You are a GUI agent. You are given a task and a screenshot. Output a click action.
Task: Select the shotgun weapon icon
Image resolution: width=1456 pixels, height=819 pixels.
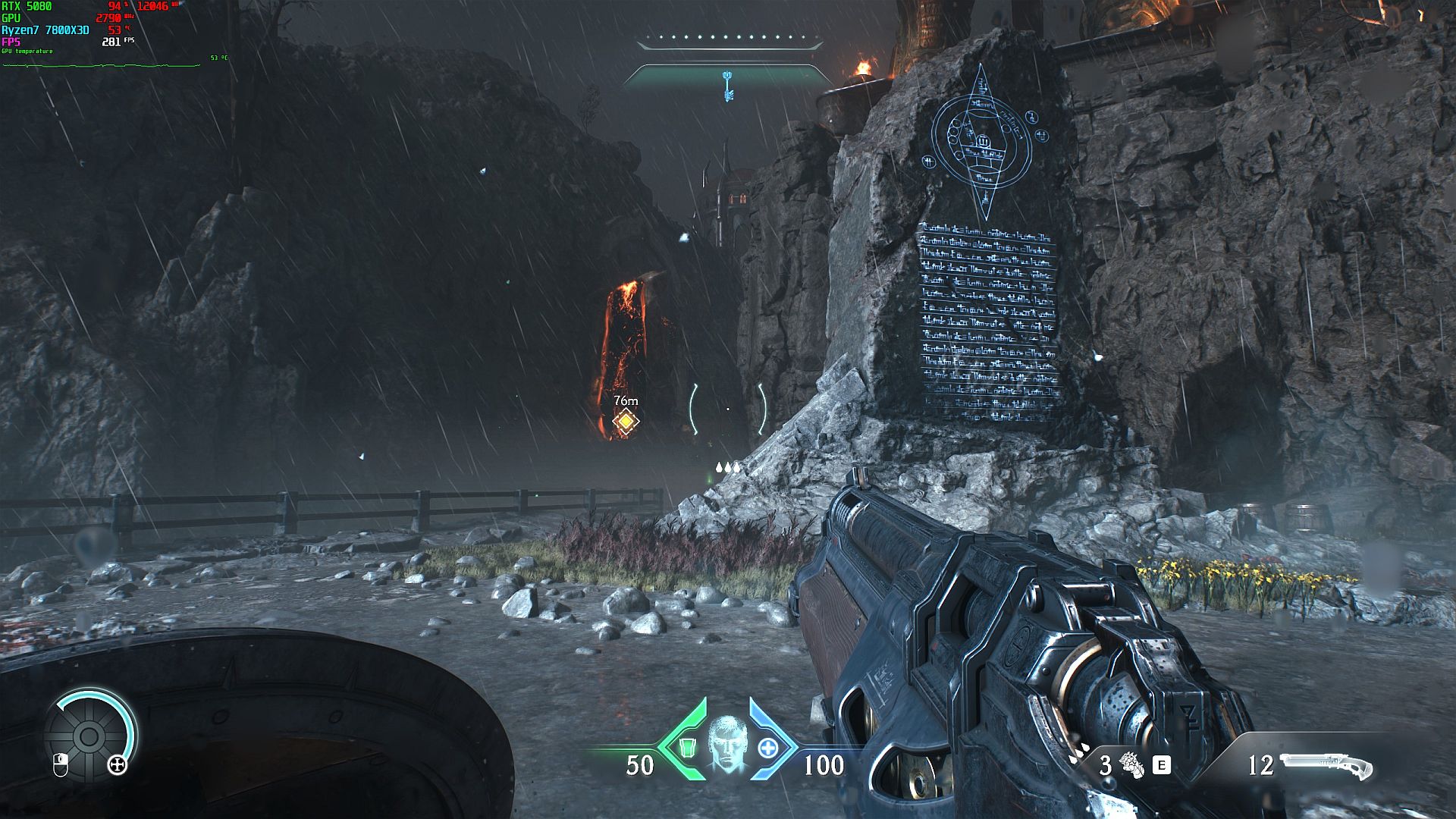click(1326, 765)
